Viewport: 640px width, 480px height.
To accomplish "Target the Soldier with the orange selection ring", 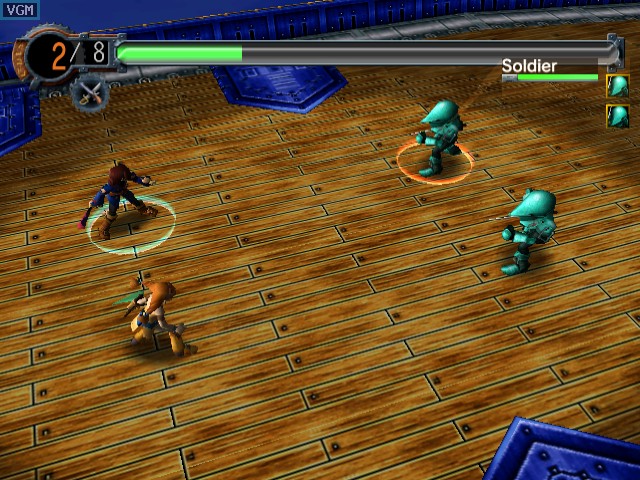I will (x=439, y=138).
